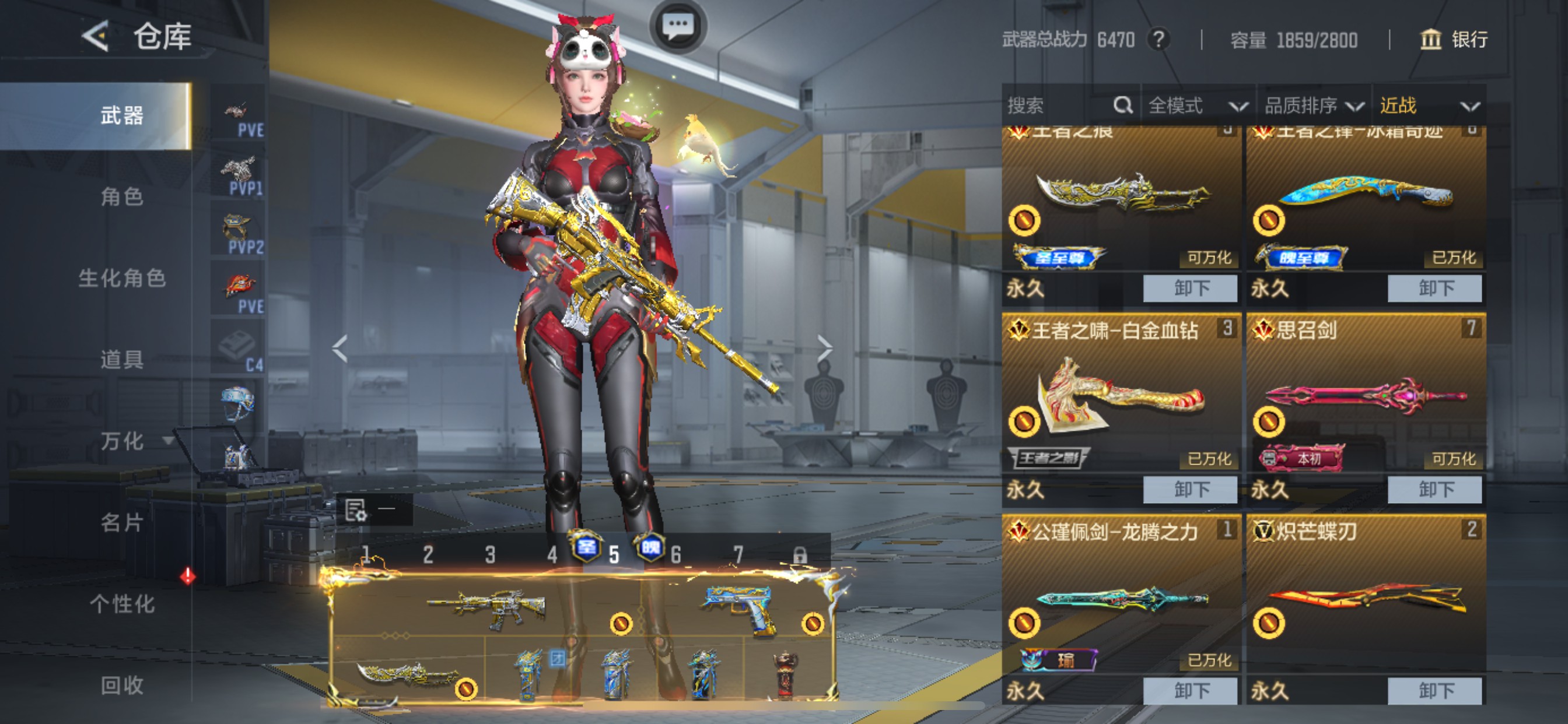Show weapon power help question mark
Screen dimensions: 1568x724
pos(1159,40)
